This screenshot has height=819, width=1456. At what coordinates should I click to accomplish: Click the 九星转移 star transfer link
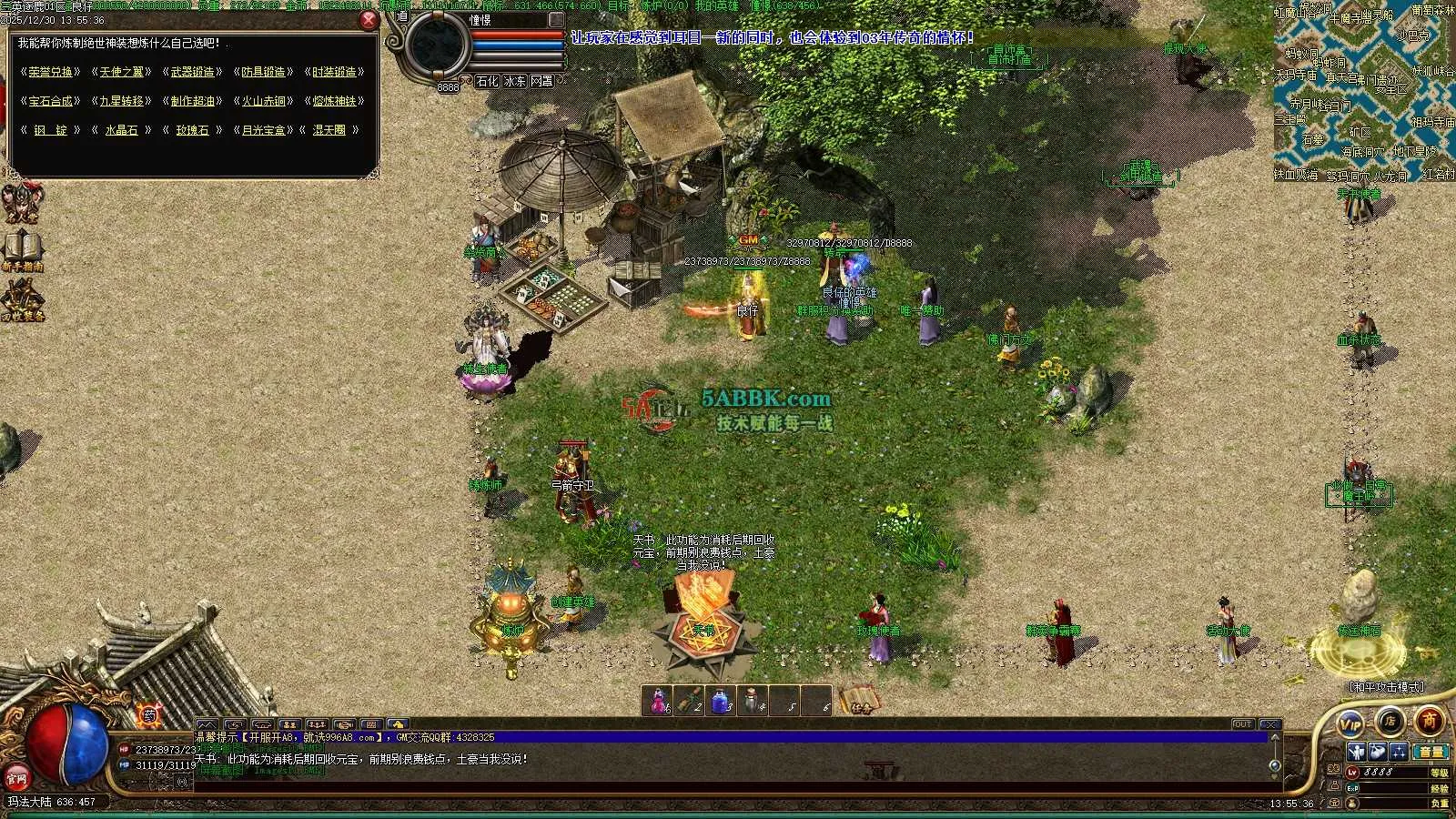pyautogui.click(x=121, y=101)
